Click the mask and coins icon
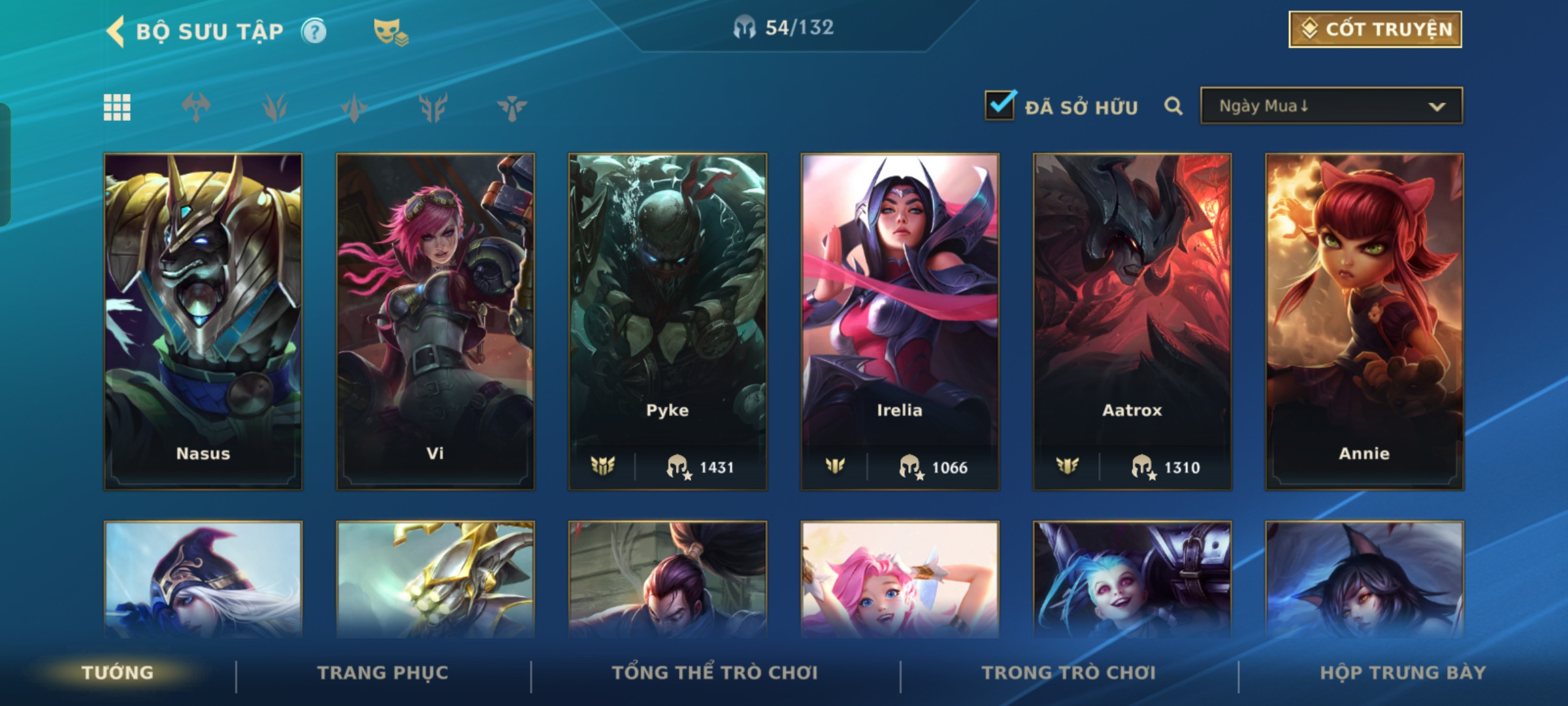This screenshot has height=706, width=1568. (x=390, y=31)
